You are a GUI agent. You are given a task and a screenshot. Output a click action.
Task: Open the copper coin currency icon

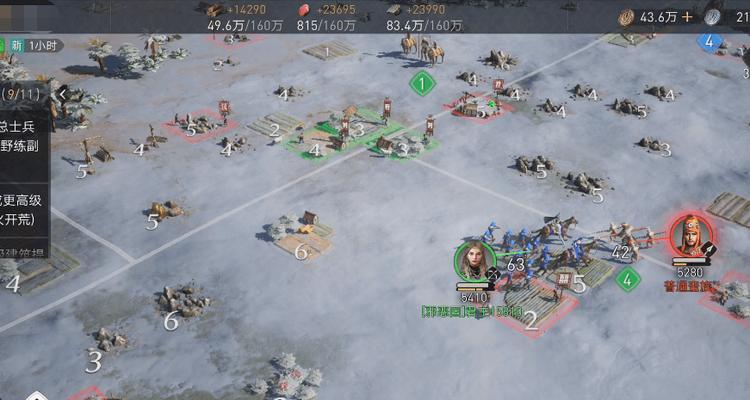pos(627,17)
